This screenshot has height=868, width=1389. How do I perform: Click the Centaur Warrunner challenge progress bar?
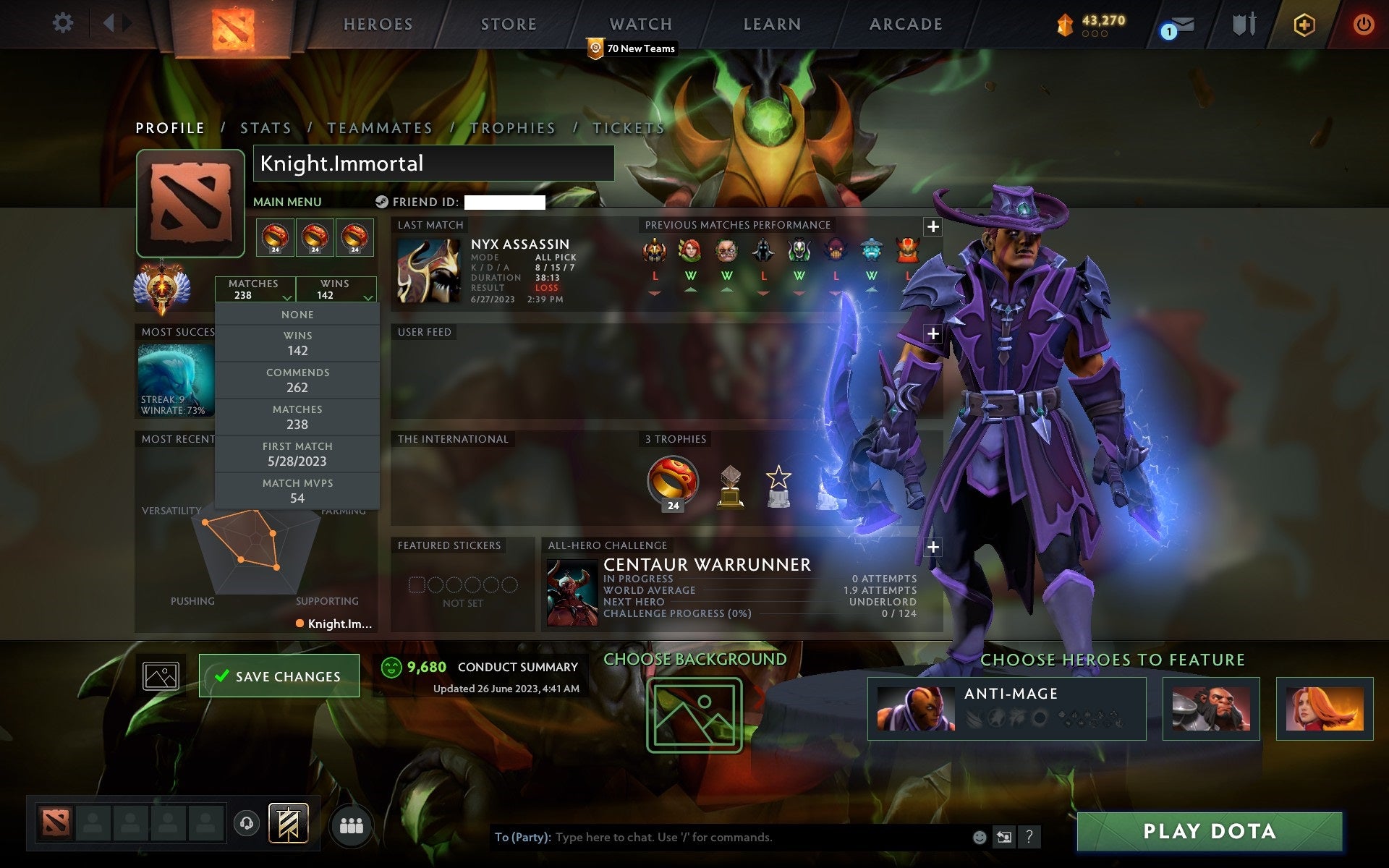click(x=760, y=613)
